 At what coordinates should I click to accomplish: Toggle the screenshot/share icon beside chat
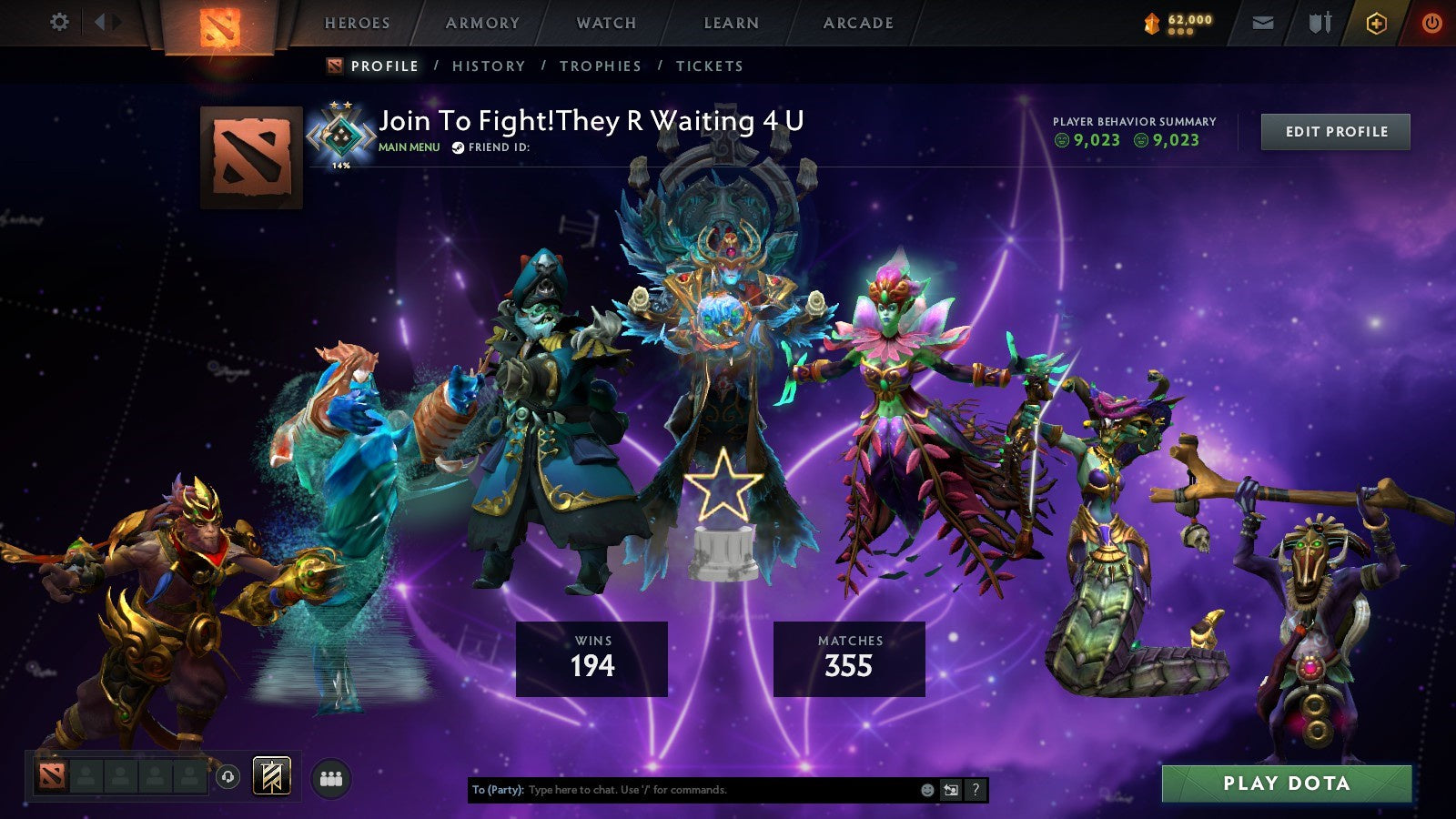point(950,791)
